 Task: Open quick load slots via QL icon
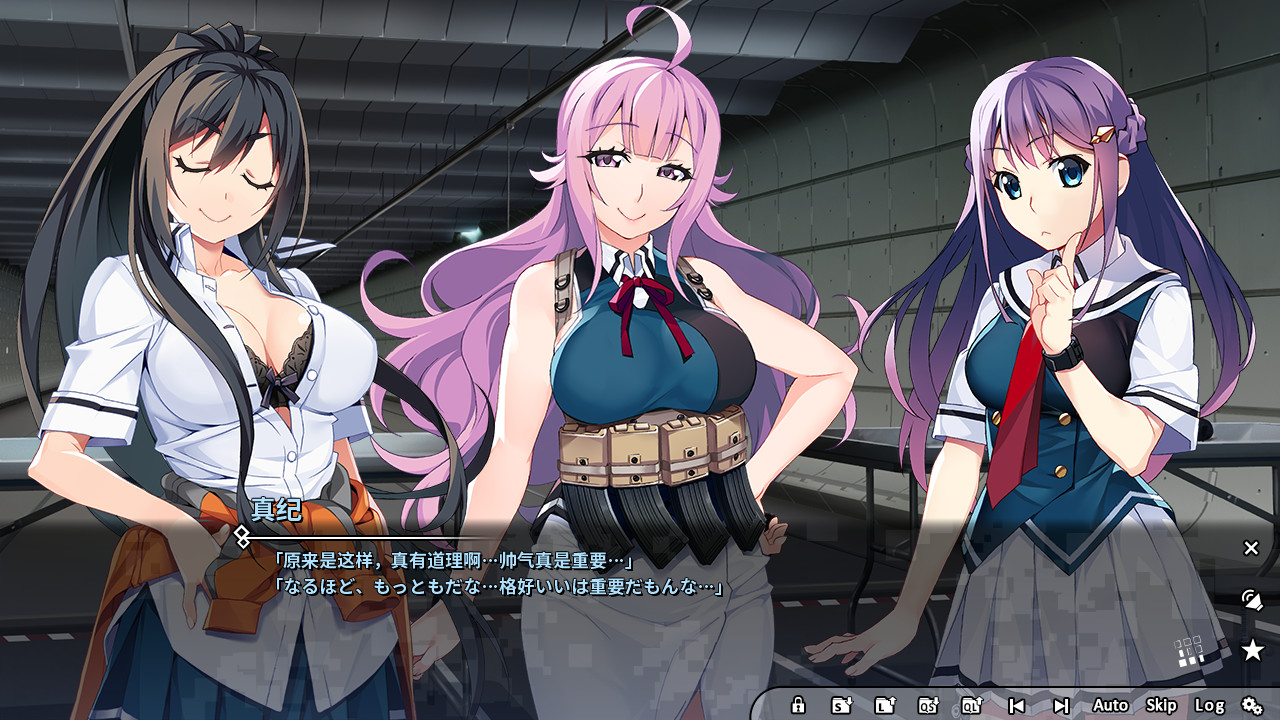click(x=971, y=705)
